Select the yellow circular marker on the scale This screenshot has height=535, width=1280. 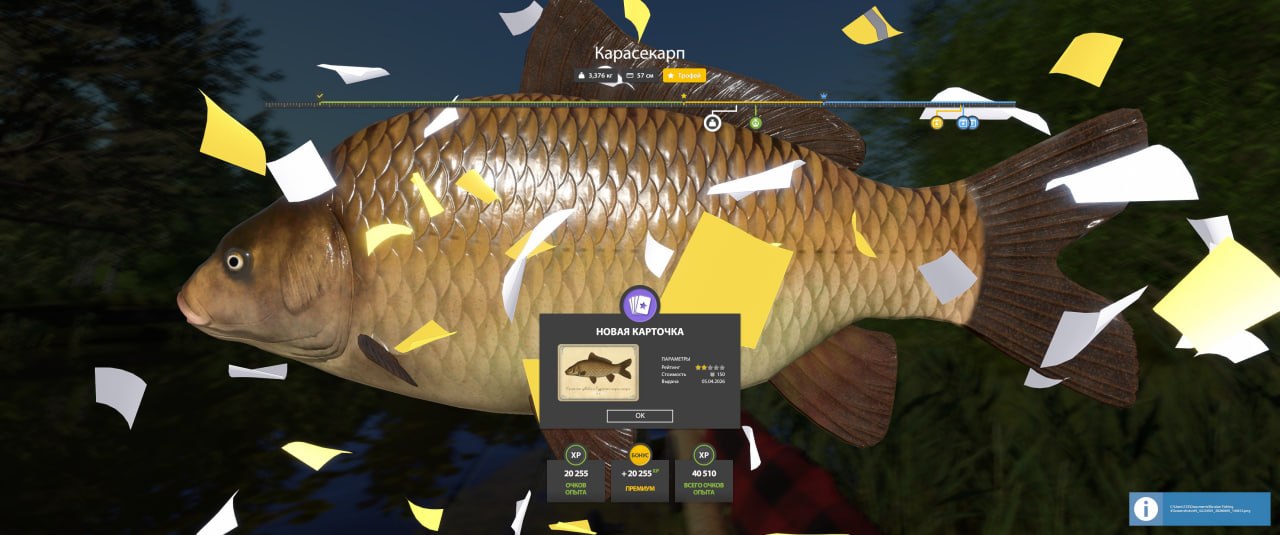click(937, 123)
